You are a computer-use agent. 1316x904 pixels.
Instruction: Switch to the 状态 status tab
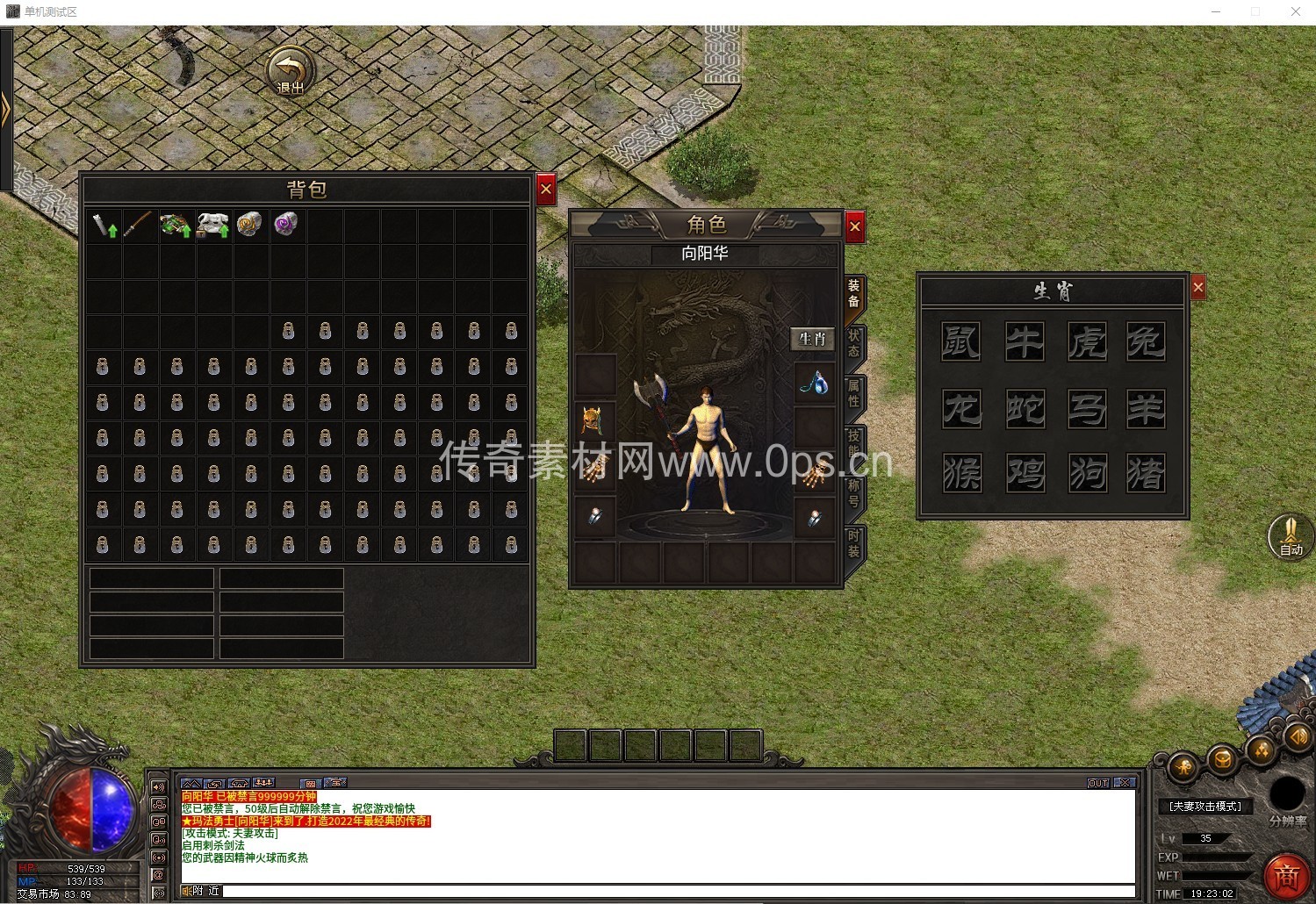[853, 343]
